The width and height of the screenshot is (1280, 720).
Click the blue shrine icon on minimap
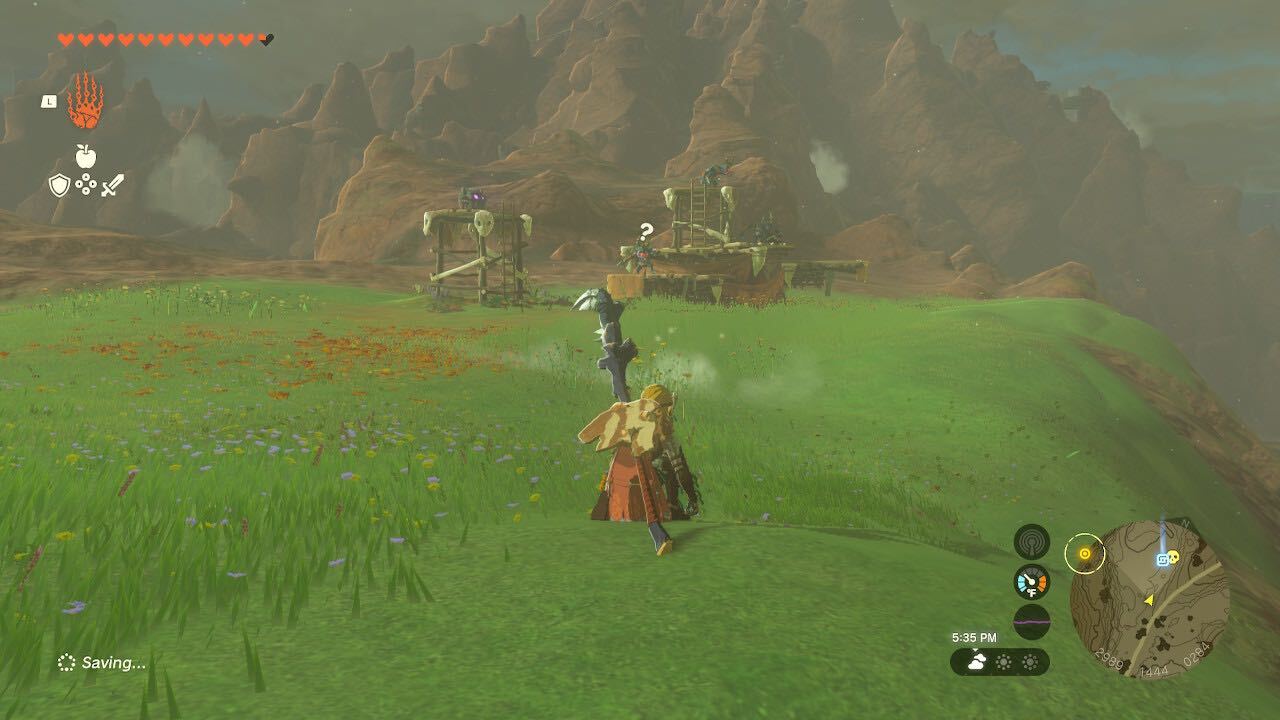1162,558
